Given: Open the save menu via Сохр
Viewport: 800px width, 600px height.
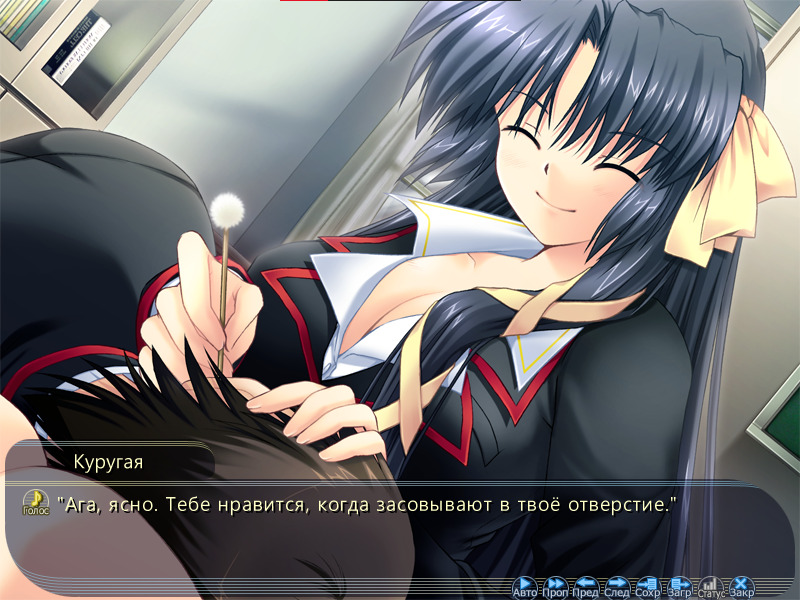Looking at the screenshot, I should [648, 586].
